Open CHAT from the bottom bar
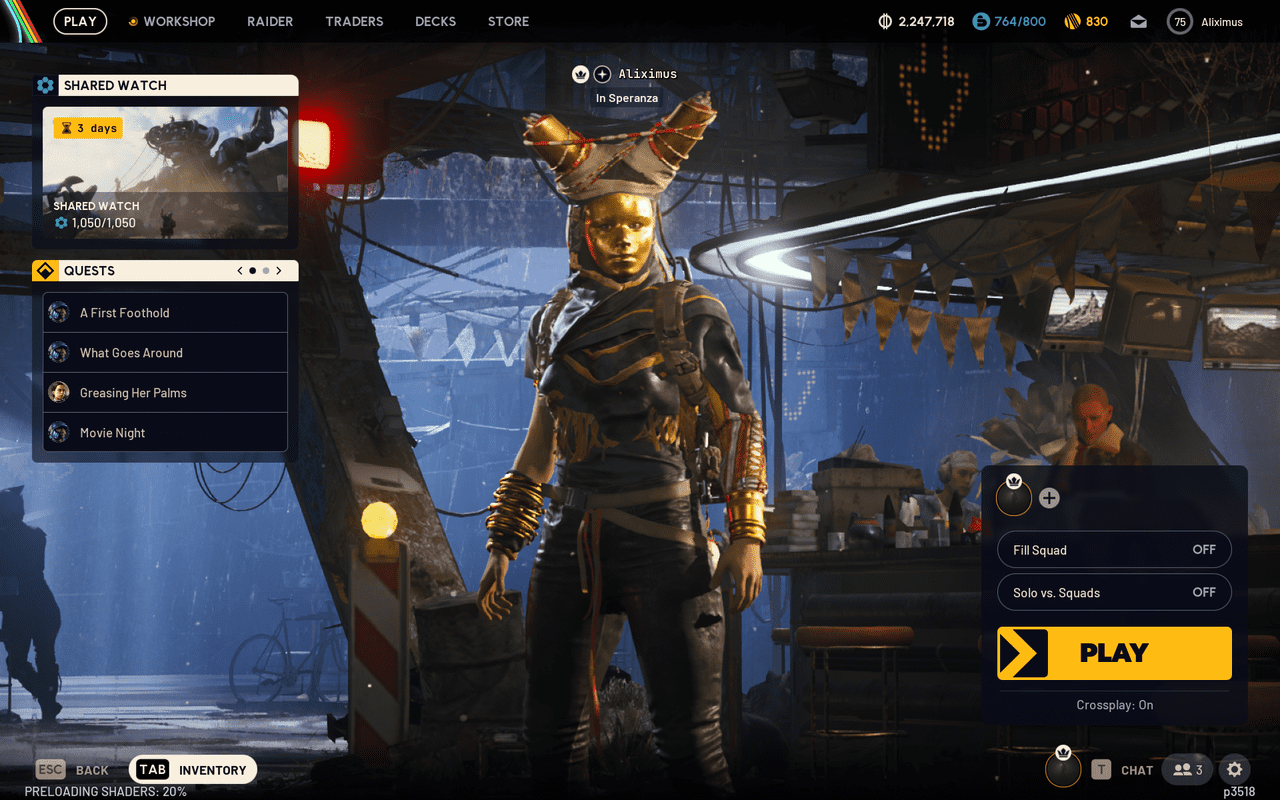 point(1137,769)
